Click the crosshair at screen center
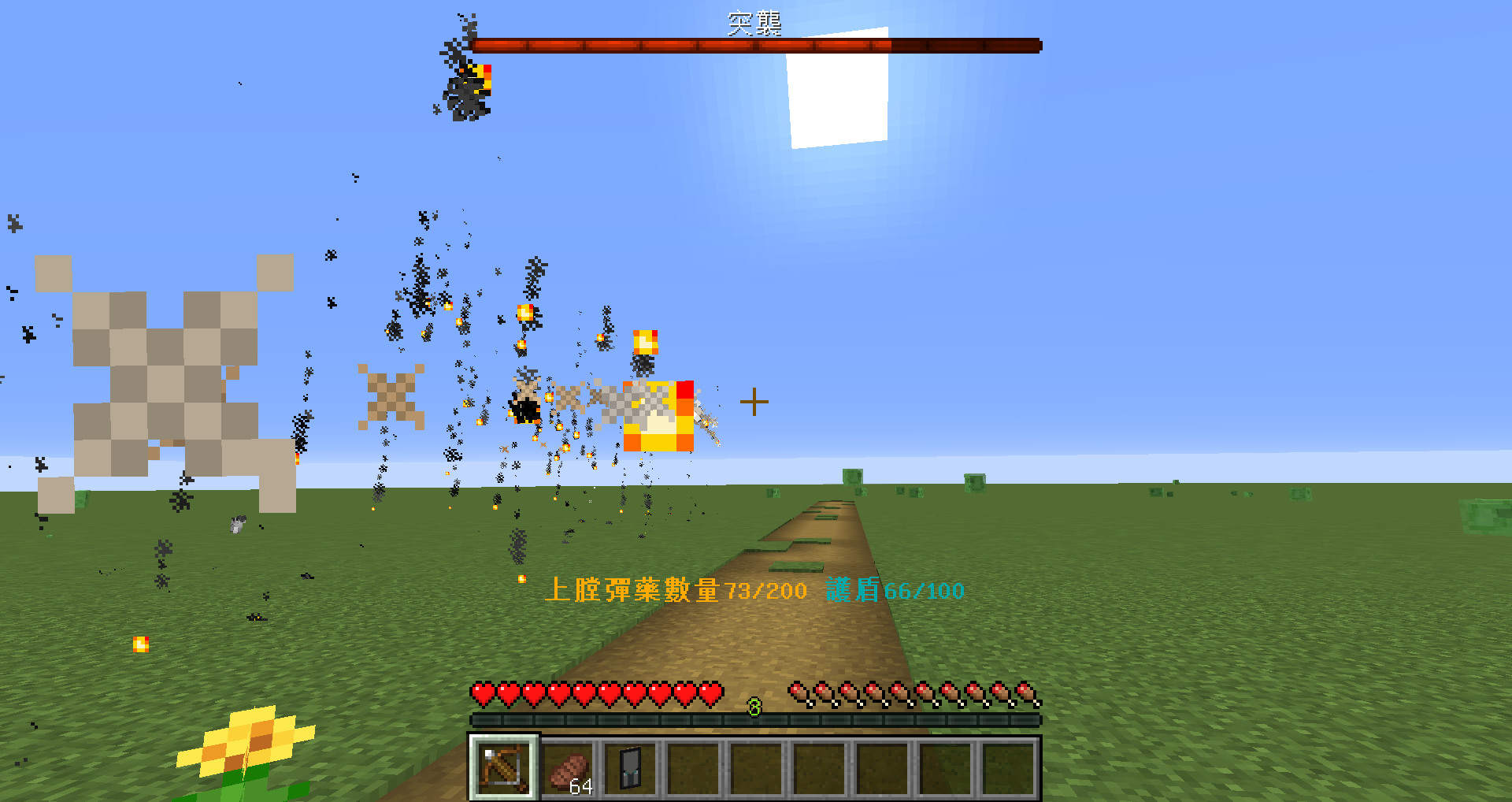The image size is (1512, 802). tap(754, 401)
